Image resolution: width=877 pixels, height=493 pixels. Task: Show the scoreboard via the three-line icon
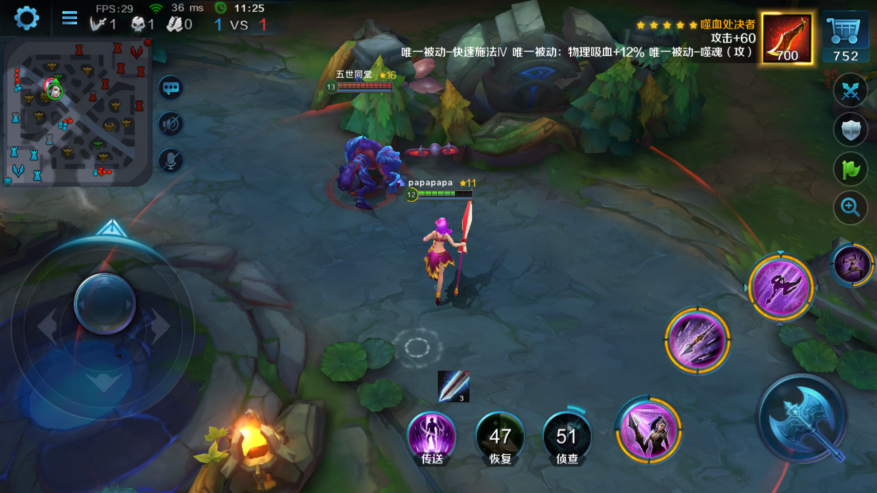point(69,17)
